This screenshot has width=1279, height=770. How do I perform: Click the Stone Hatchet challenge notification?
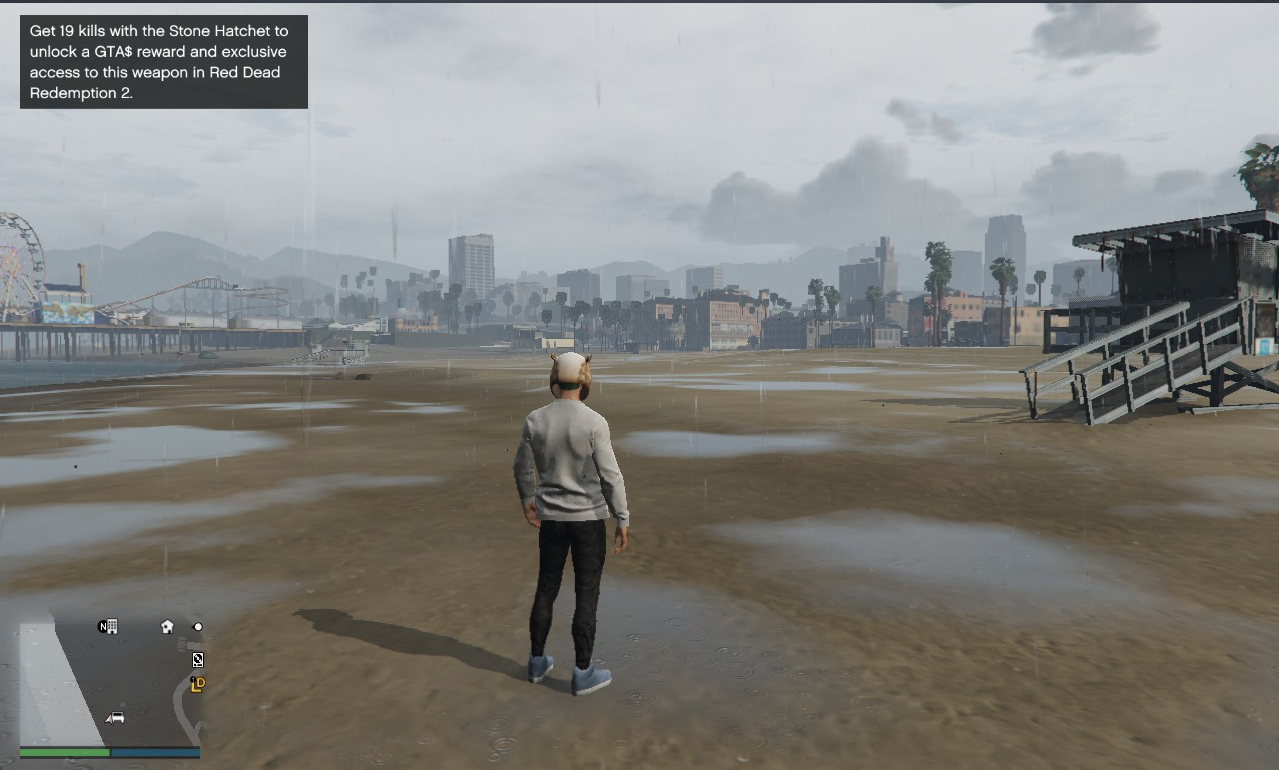pyautogui.click(x=164, y=62)
